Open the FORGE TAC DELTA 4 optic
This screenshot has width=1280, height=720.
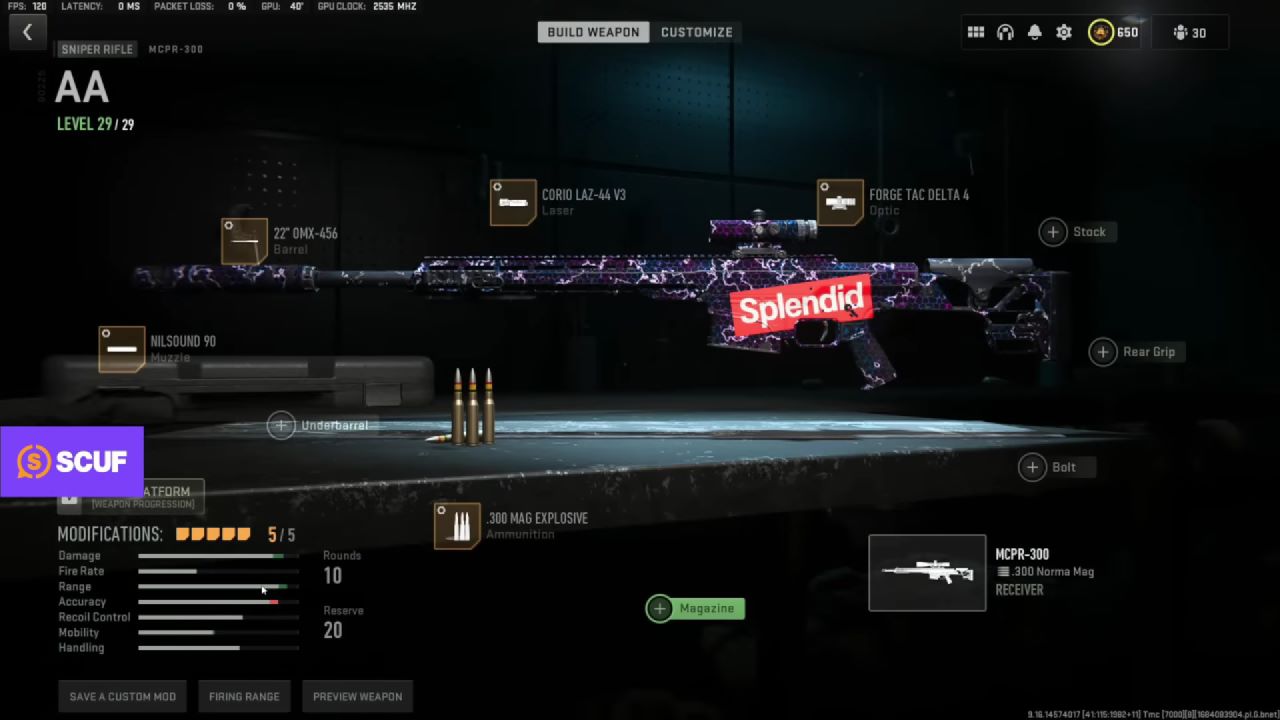coord(840,202)
